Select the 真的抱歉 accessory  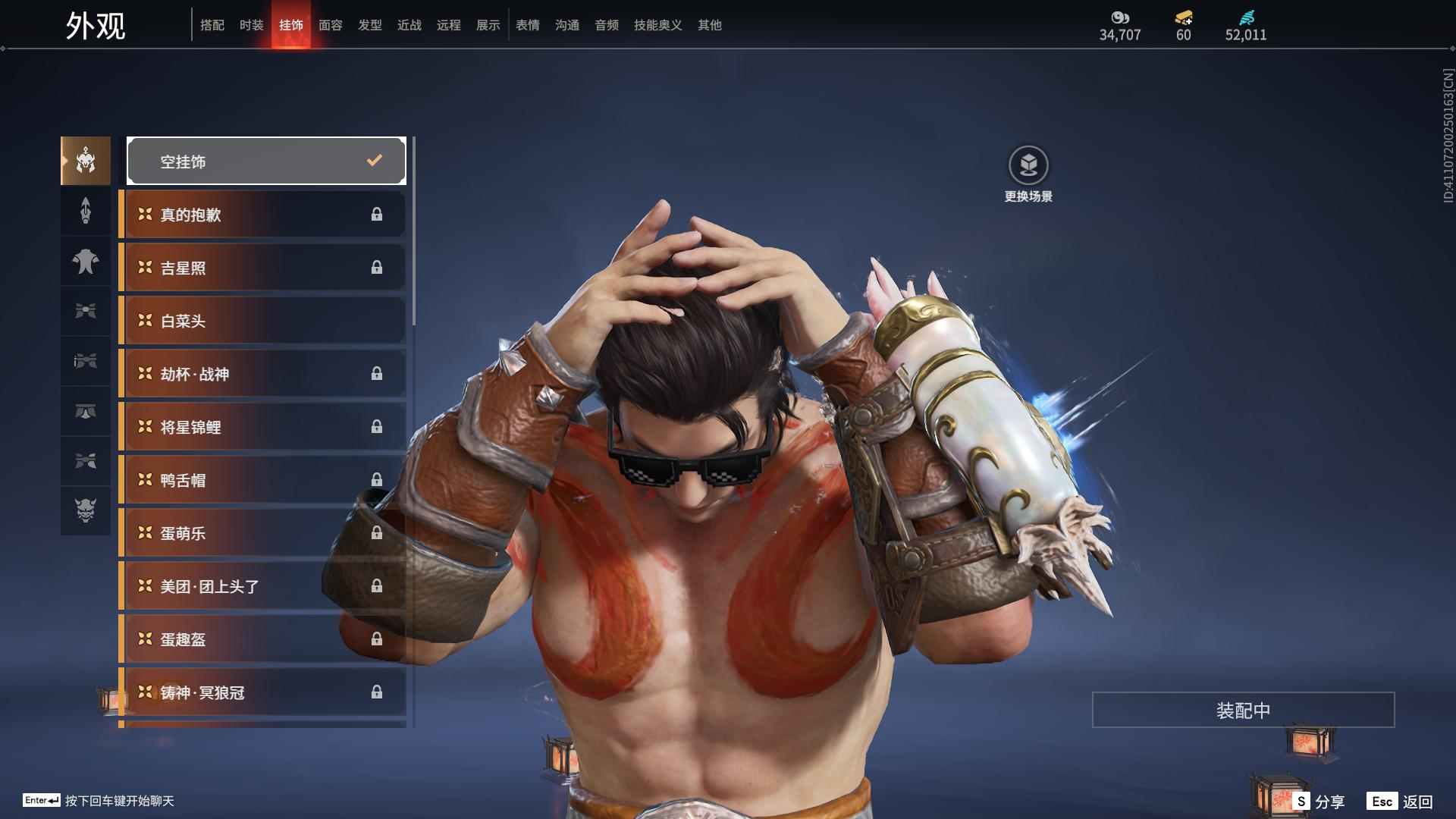tap(263, 215)
